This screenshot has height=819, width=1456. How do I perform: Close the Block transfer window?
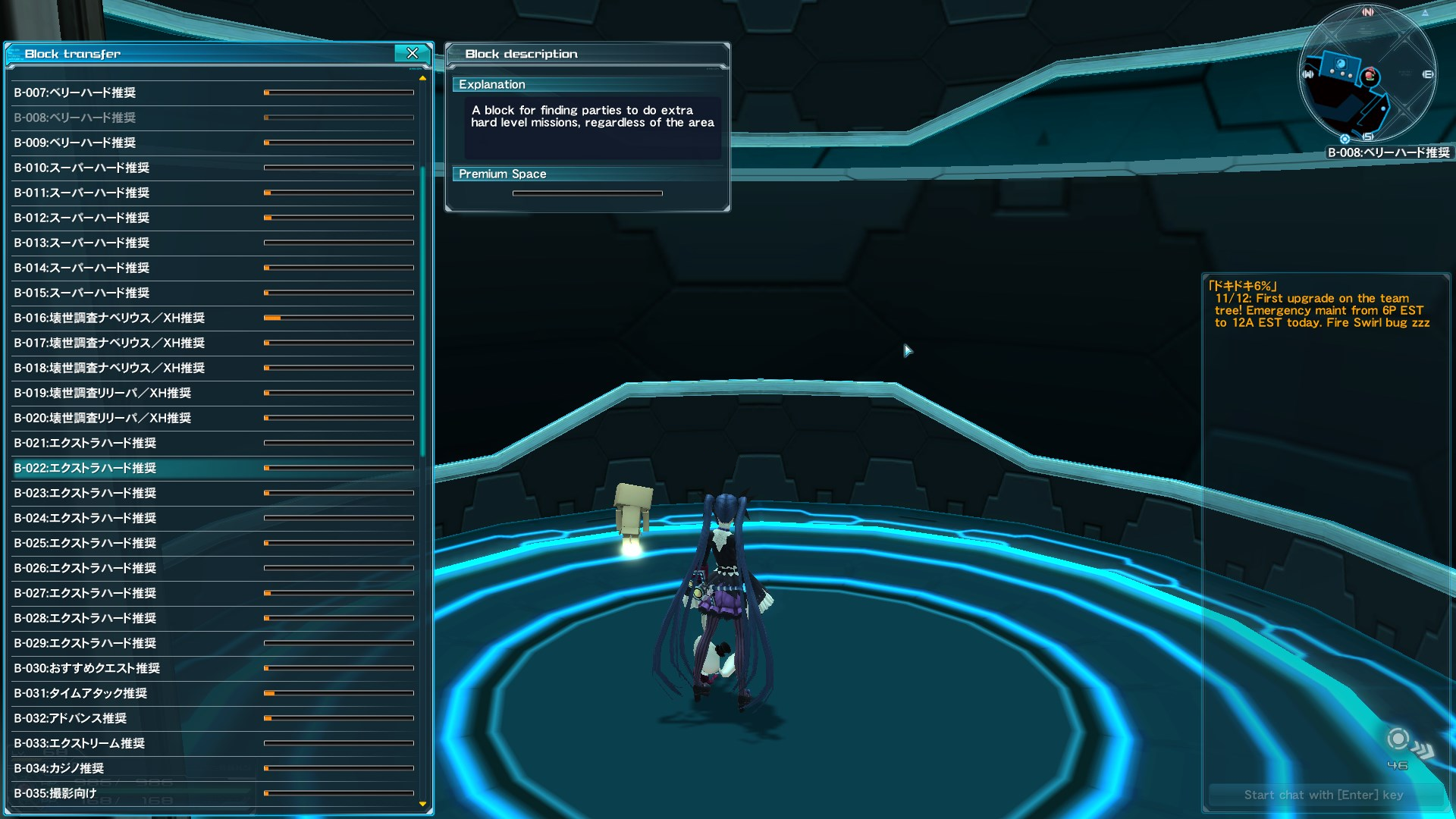[x=413, y=54]
